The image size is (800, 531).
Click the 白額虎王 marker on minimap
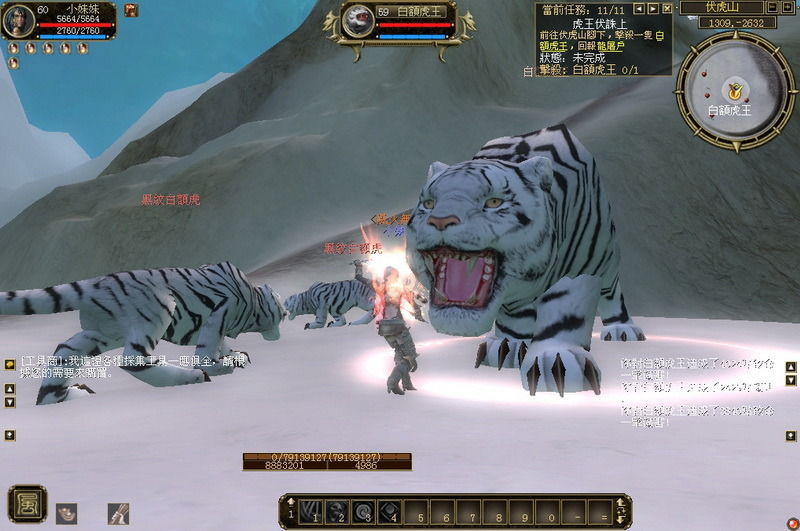[x=735, y=91]
